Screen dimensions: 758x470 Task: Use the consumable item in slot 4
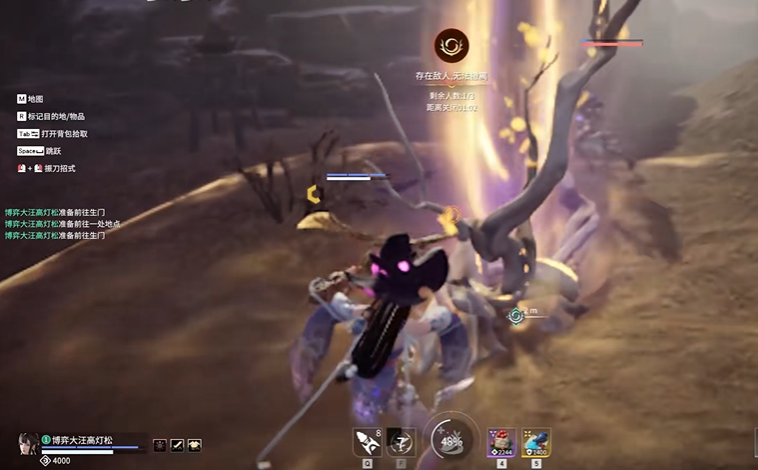click(x=501, y=441)
